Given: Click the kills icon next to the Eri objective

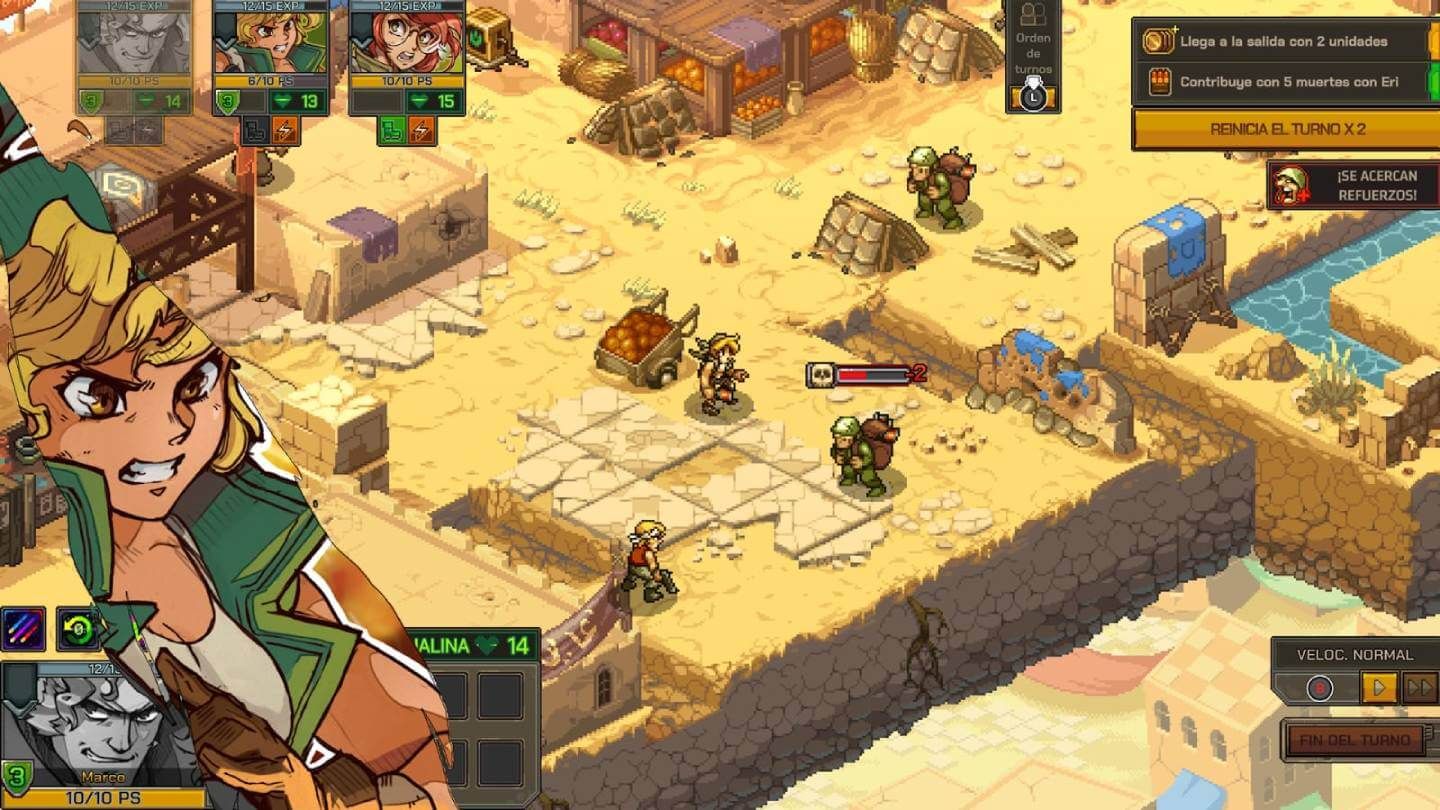Looking at the screenshot, I should pyautogui.click(x=1160, y=80).
